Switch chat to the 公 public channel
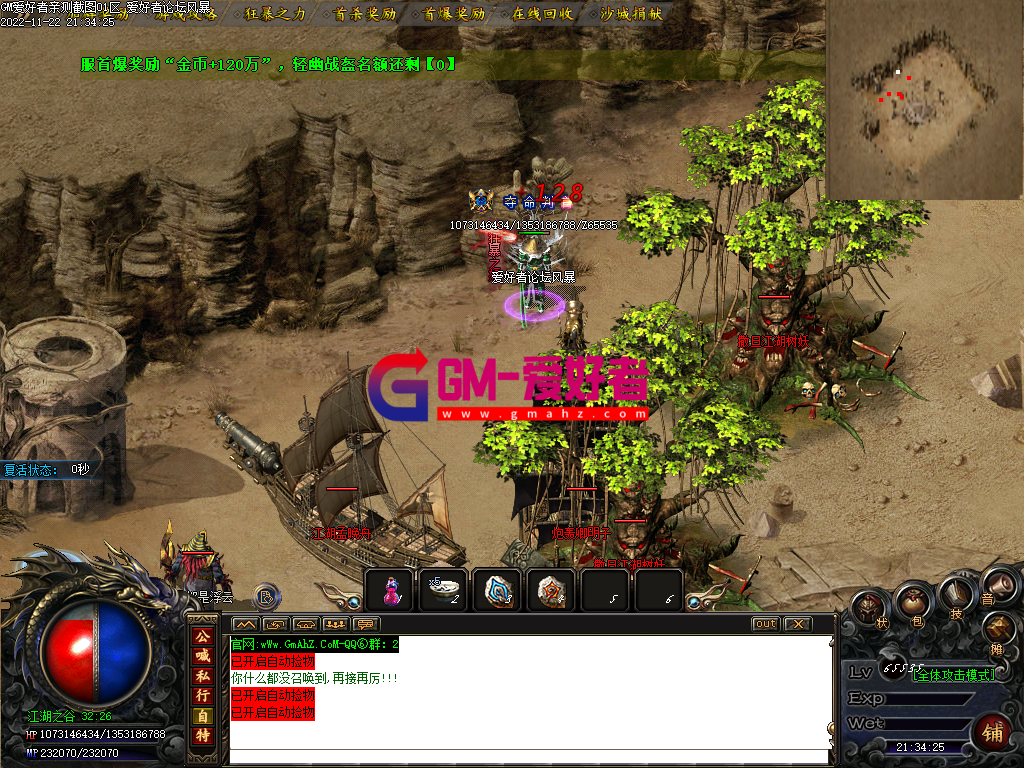The image size is (1024, 768). tap(203, 636)
